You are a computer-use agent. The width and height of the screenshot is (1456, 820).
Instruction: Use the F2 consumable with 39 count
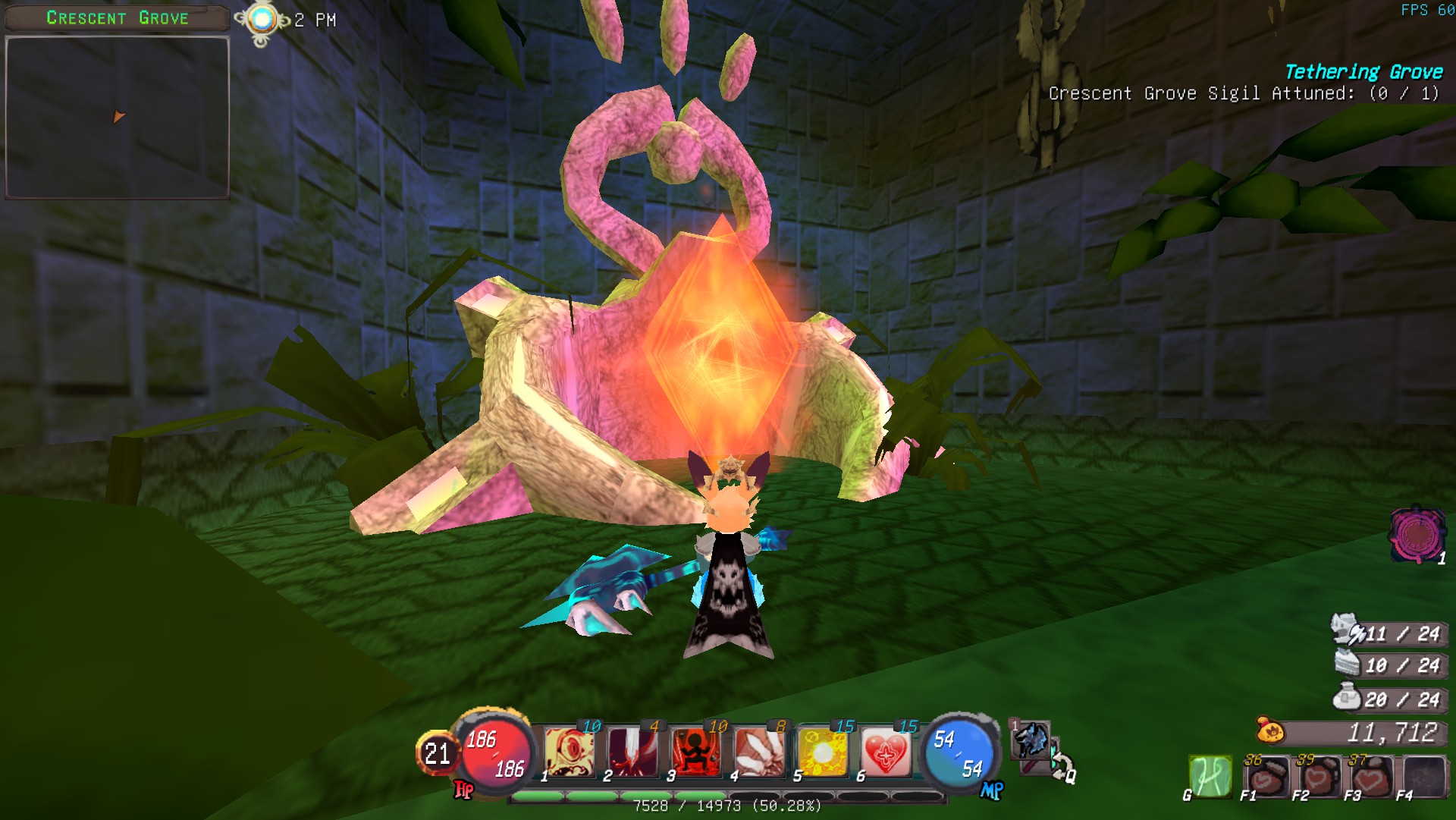tap(1318, 777)
